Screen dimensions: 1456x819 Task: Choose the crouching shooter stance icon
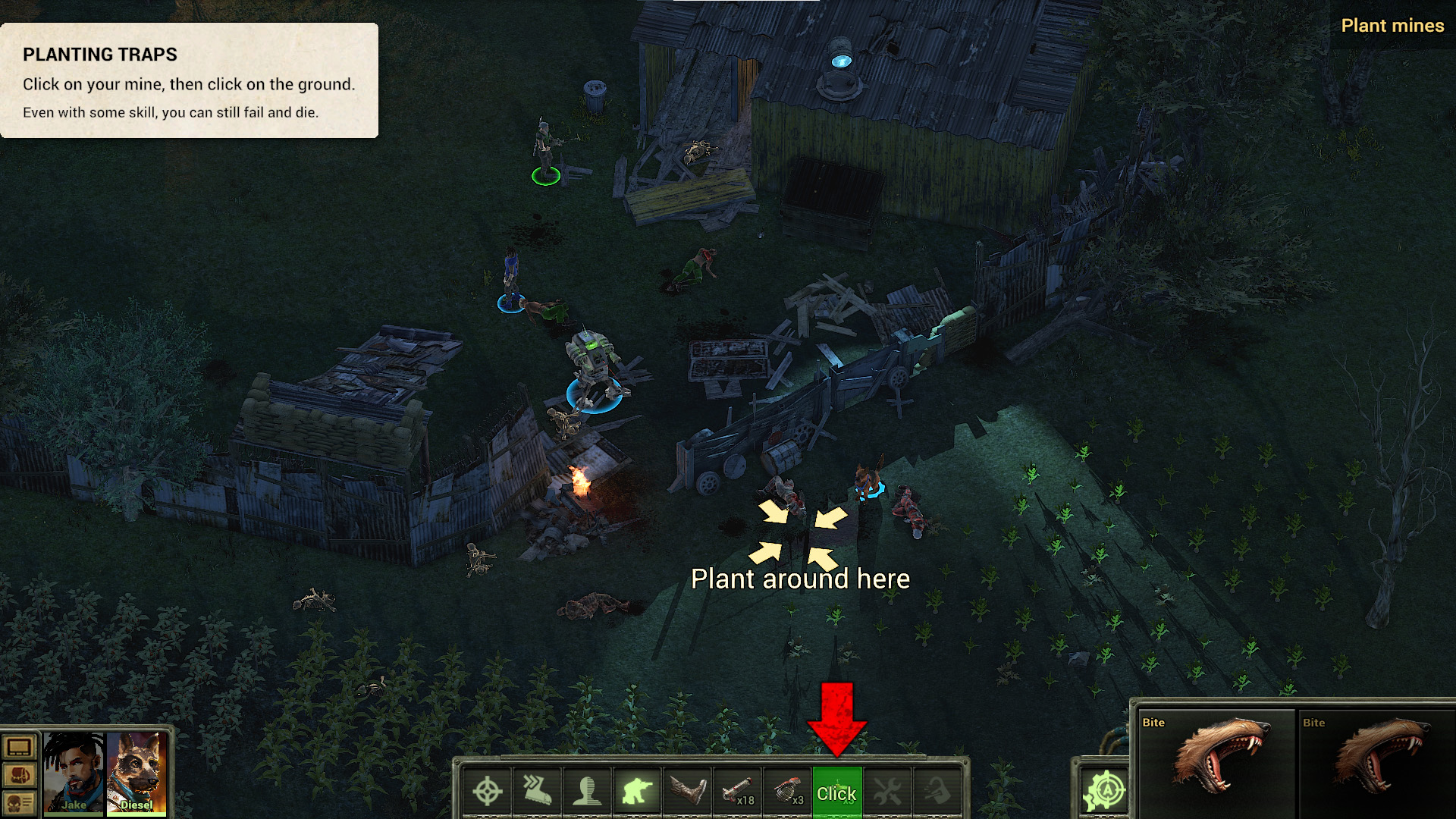pos(637,792)
